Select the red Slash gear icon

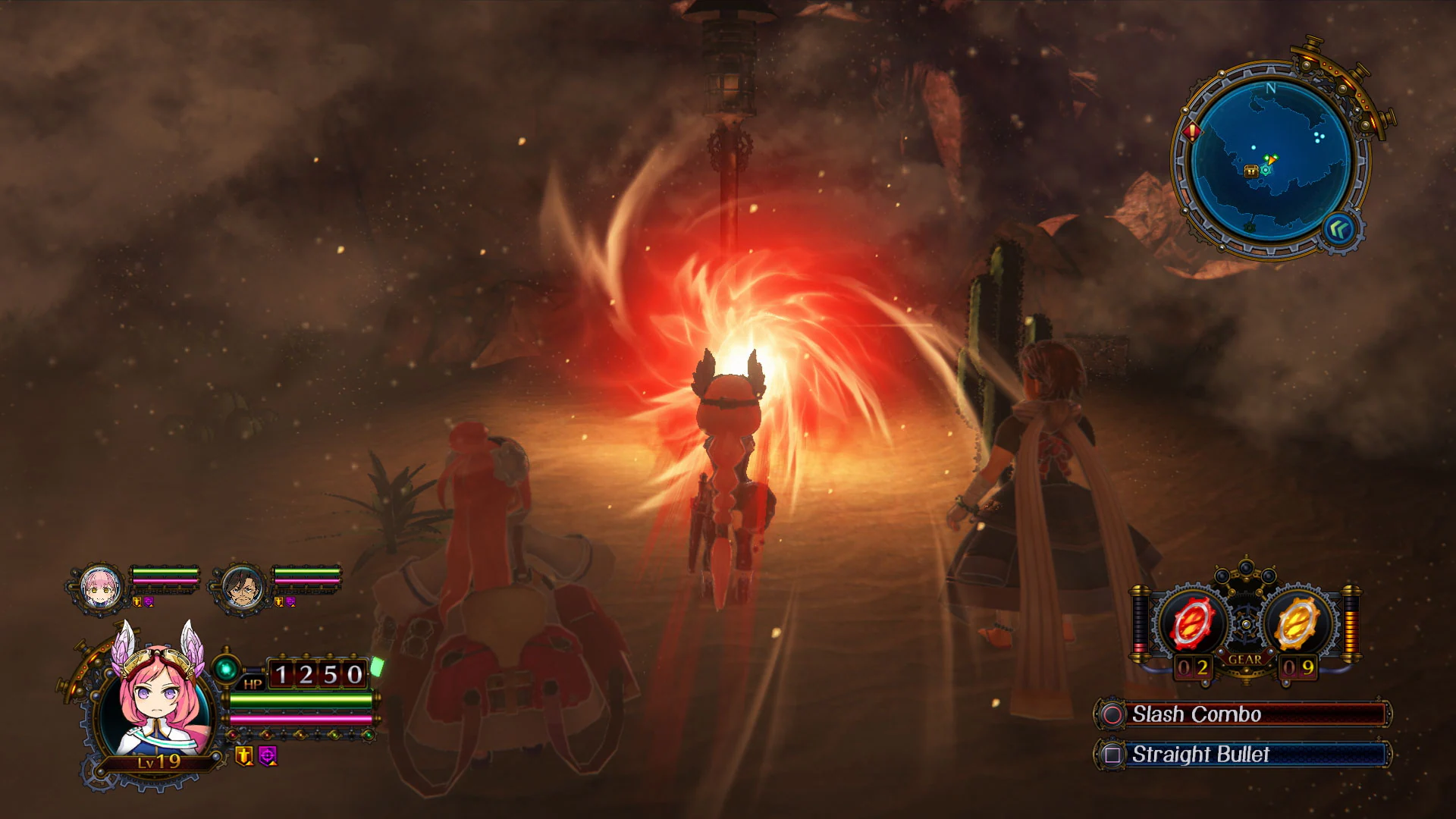1192,622
